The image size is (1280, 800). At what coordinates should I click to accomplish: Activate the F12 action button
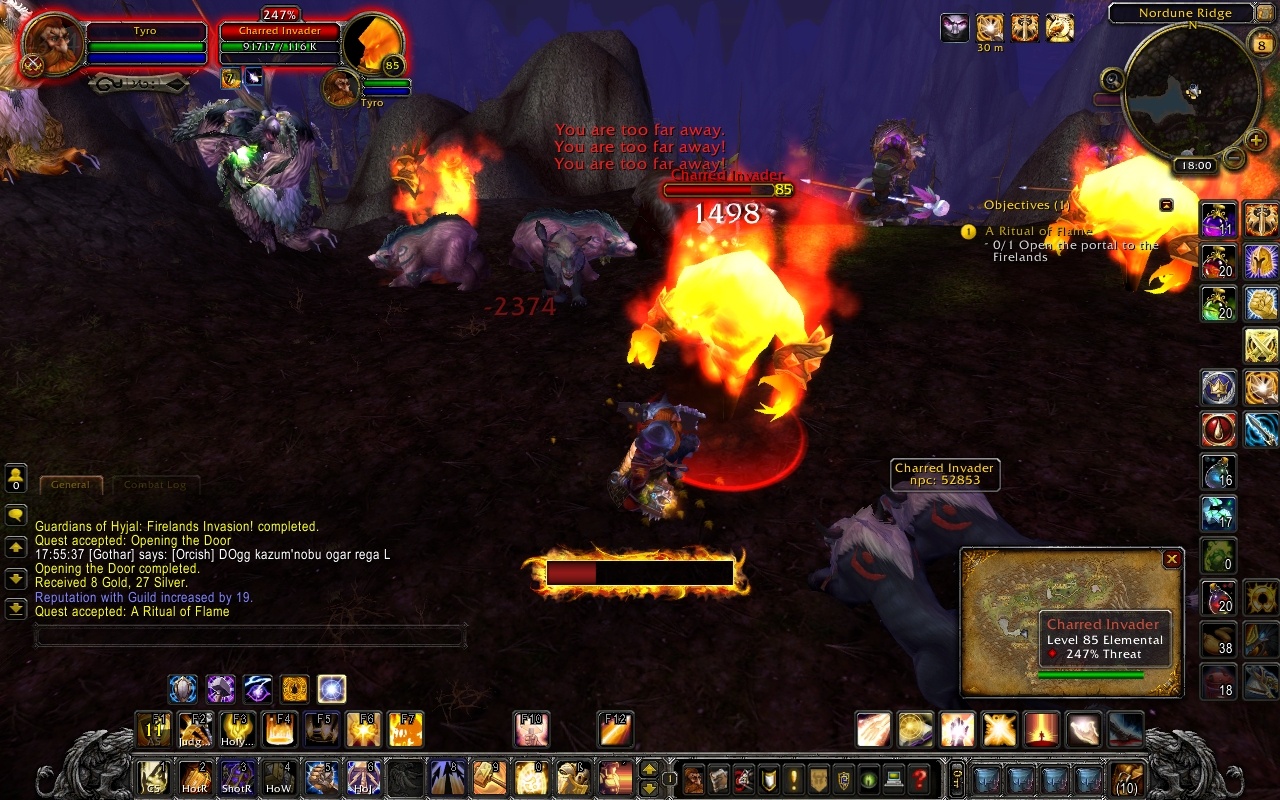point(616,729)
